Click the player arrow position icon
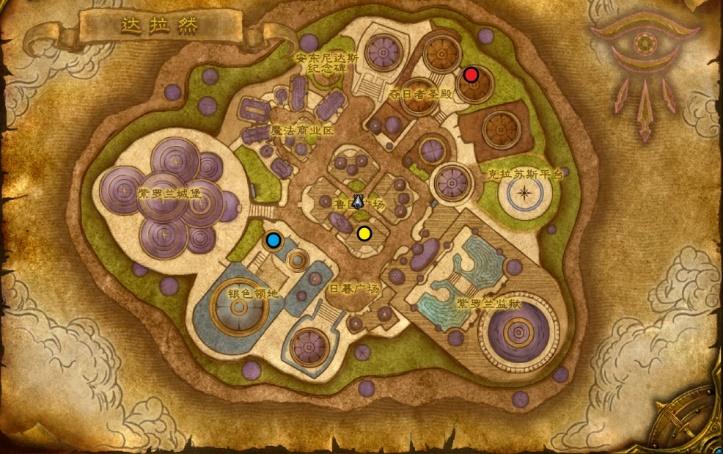This screenshot has width=723, height=454. 357,203
